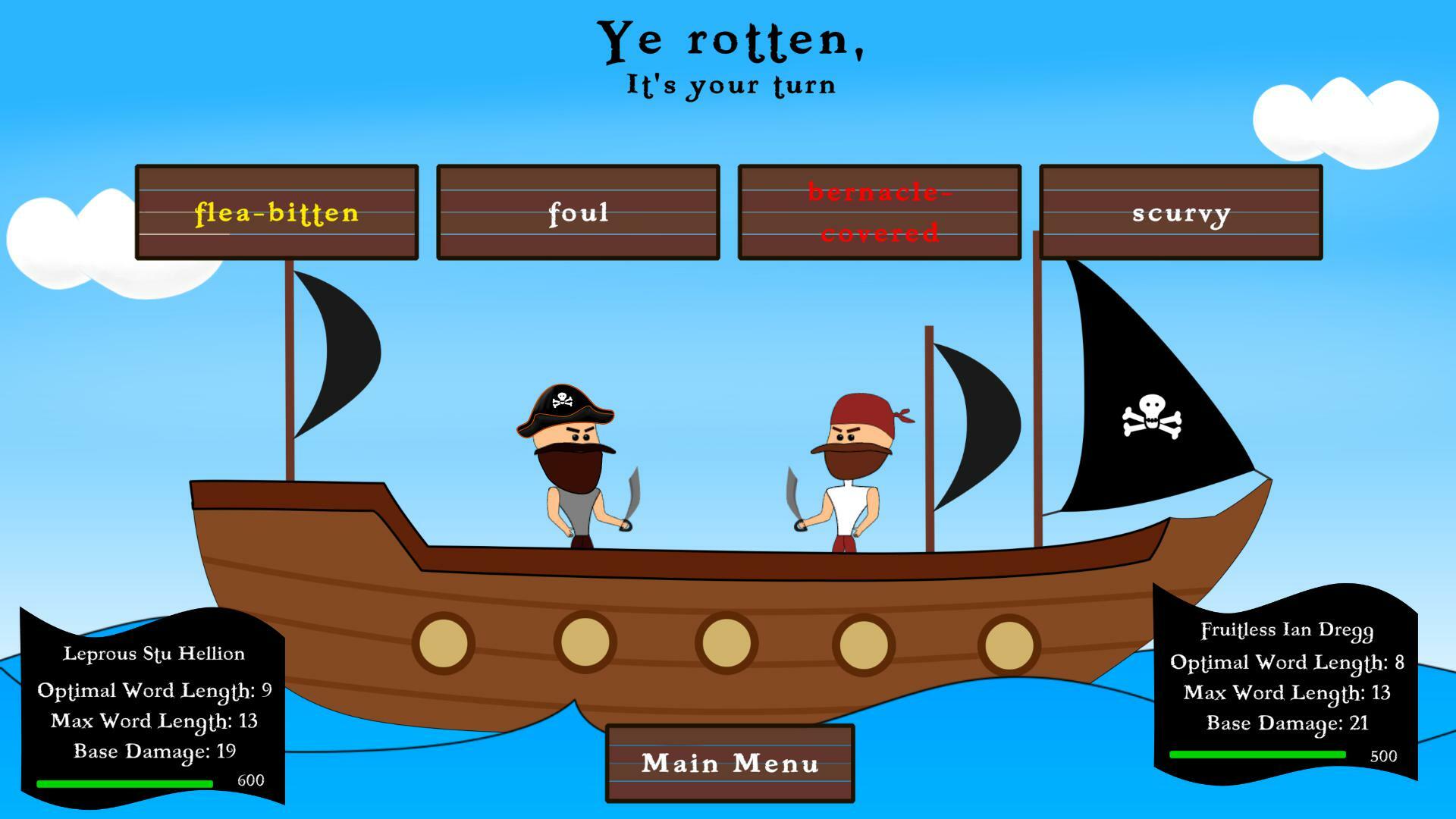This screenshot has height=819, width=1456.
Task: Select the word 'foul'
Action: point(578,212)
